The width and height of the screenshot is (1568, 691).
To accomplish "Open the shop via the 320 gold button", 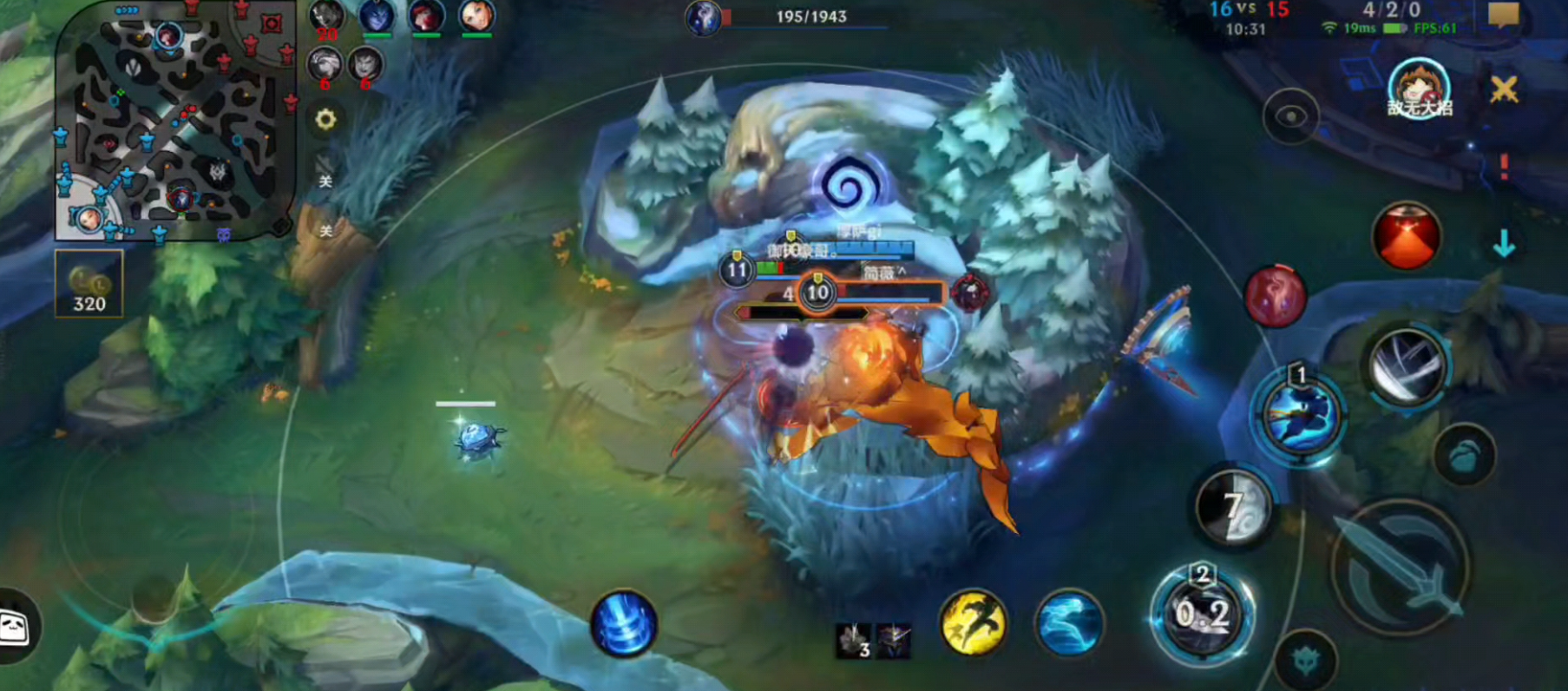I will pyautogui.click(x=89, y=284).
